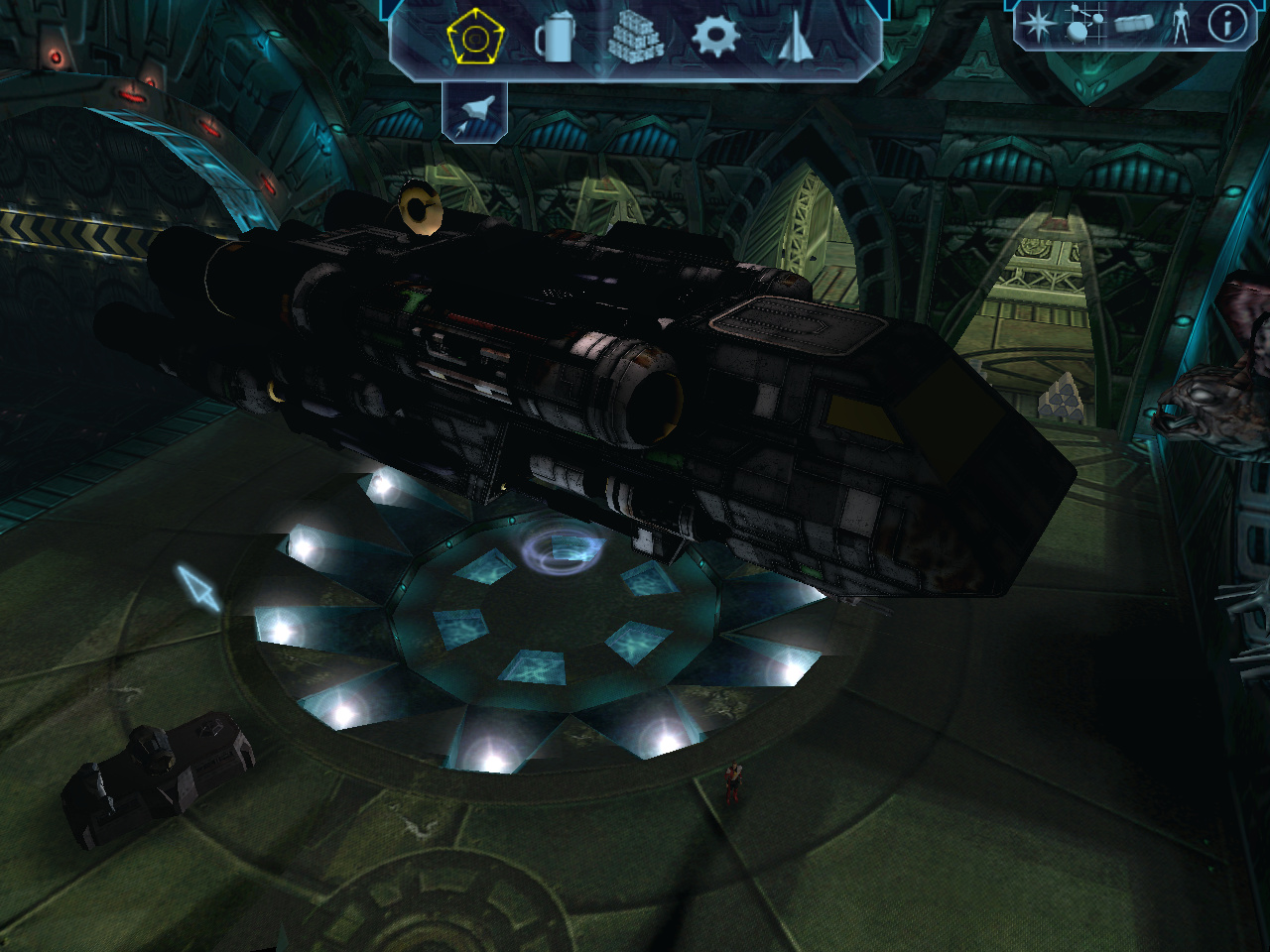Open the commodity trader crates icon
Viewport: 1270px width, 952px height.
(634, 40)
